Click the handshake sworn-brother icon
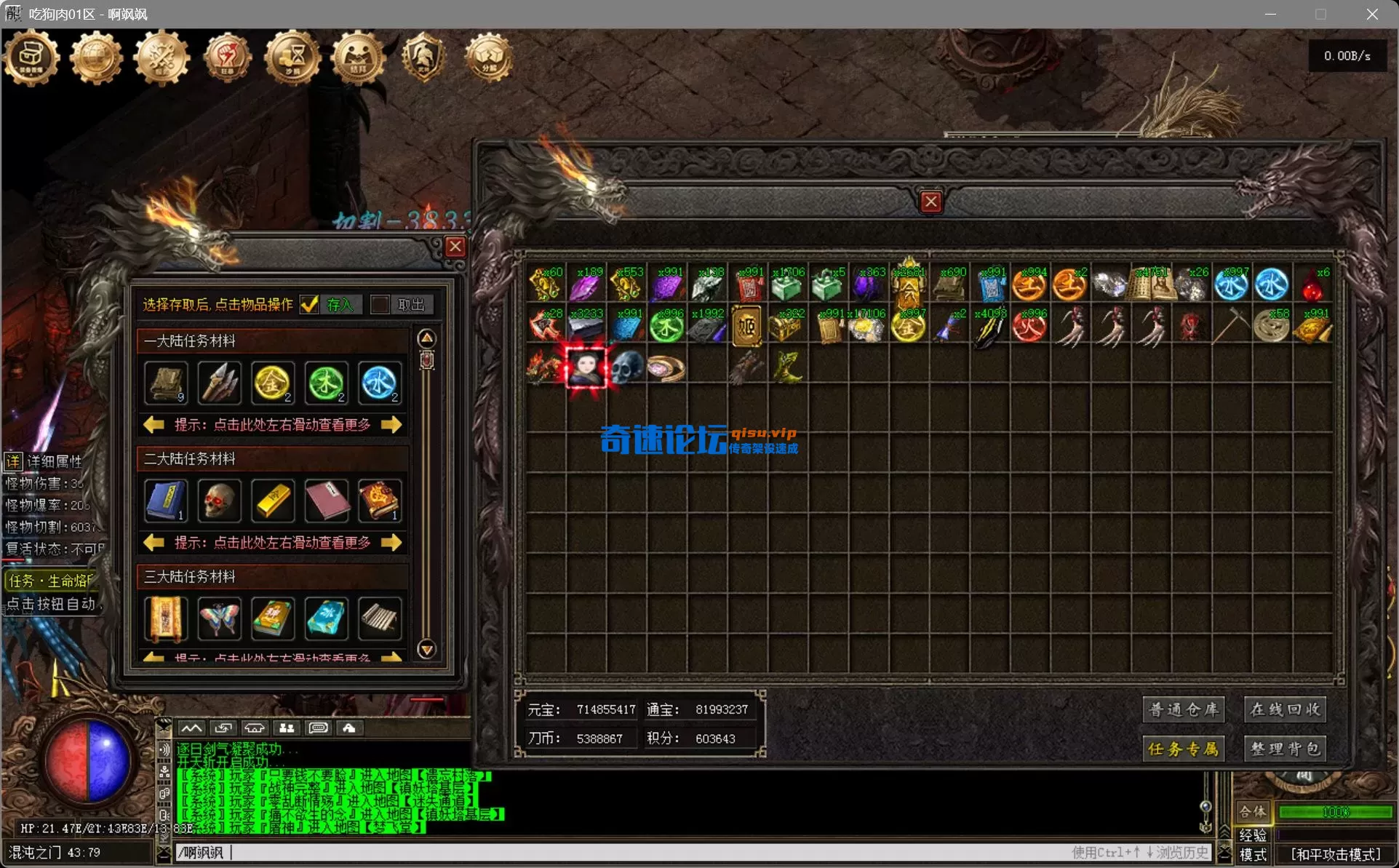 (358, 58)
